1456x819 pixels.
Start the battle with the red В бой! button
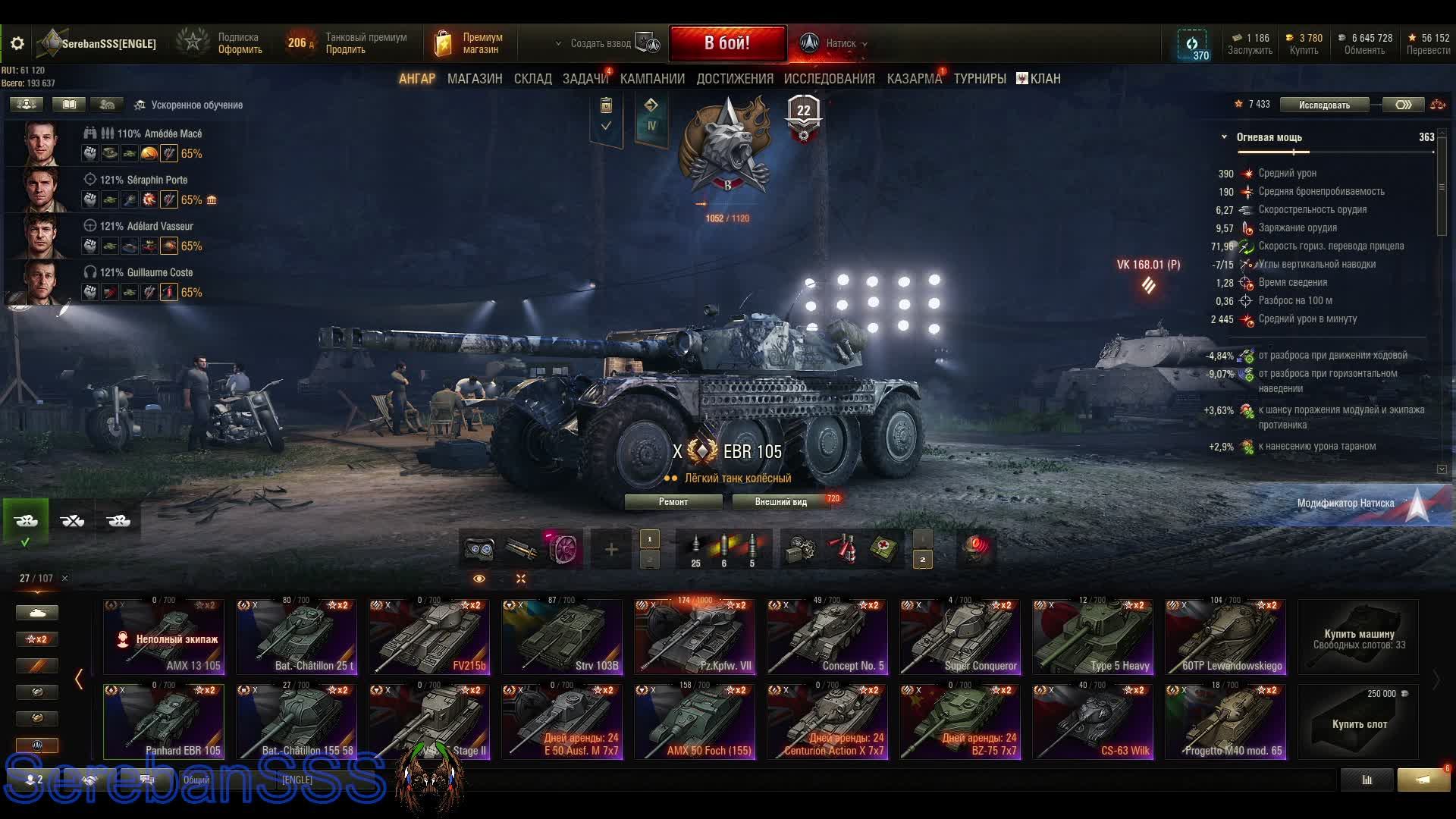coord(727,43)
